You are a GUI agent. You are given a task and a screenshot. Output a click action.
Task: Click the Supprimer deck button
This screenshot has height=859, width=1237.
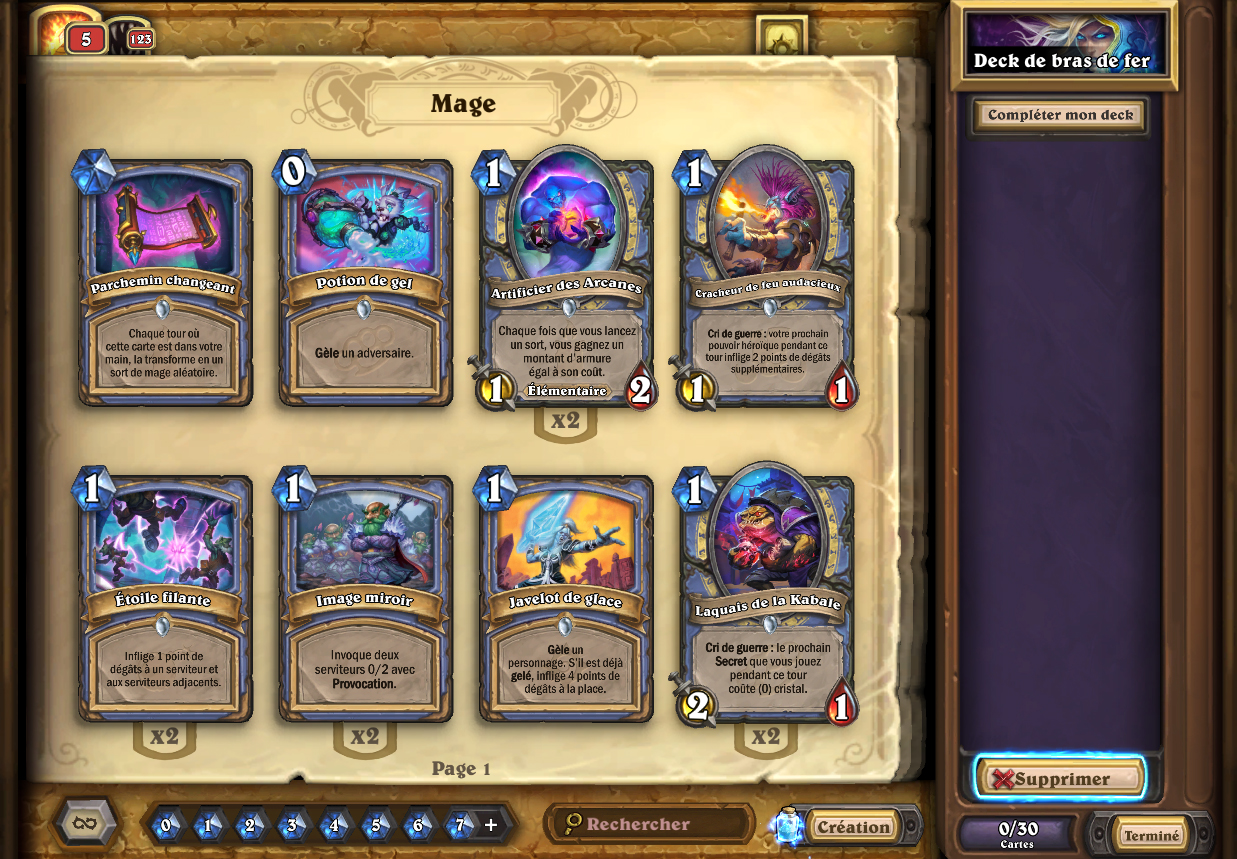1060,779
